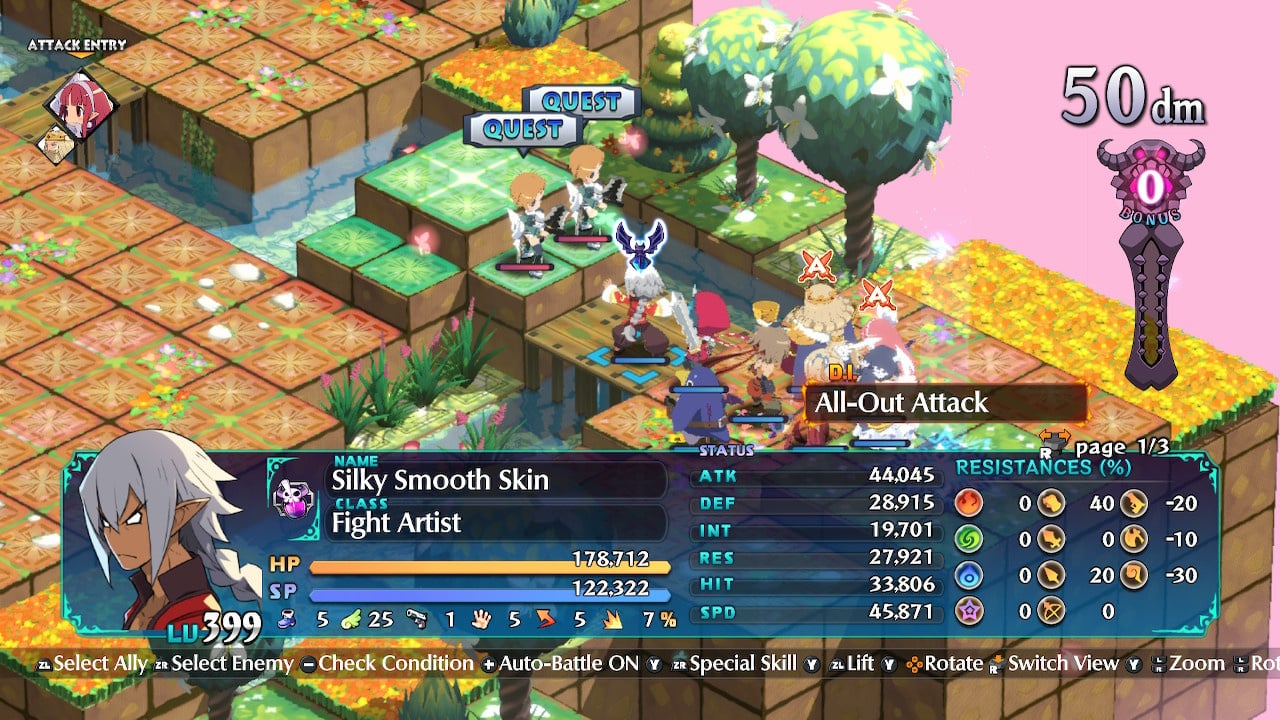The height and width of the screenshot is (720, 1280).
Task: Select the boot movement stat icon
Action: tap(286, 619)
